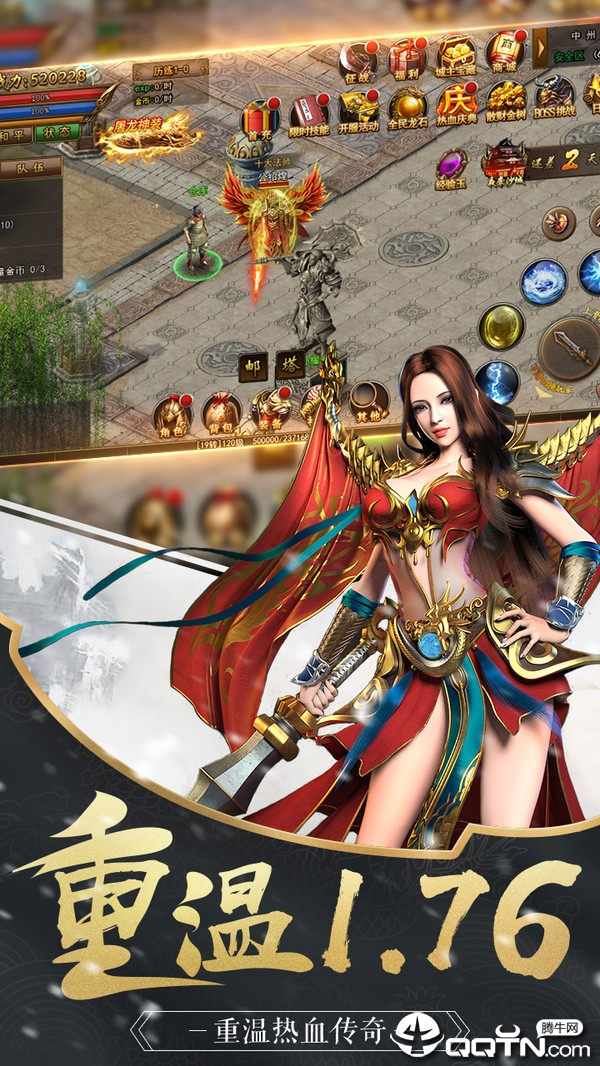Click the 状态 status button
The width and height of the screenshot is (600, 1066).
pos(56,132)
